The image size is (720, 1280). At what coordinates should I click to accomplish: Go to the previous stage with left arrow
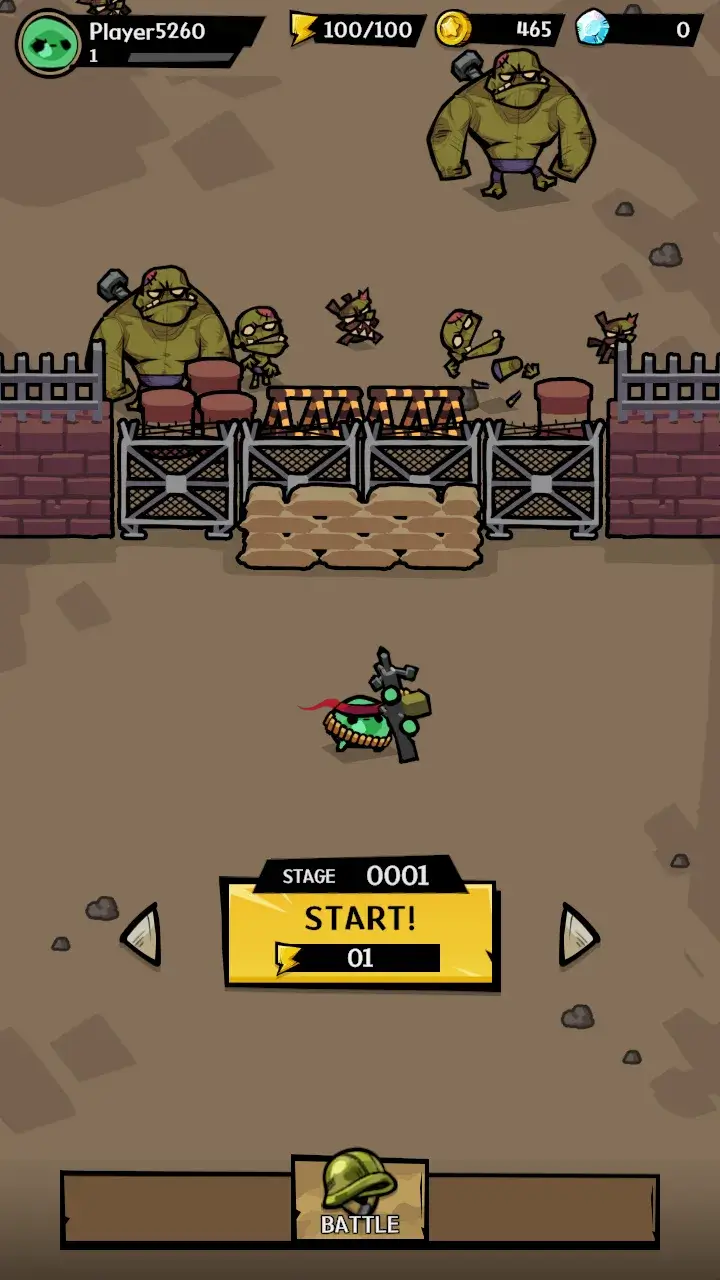pos(142,934)
